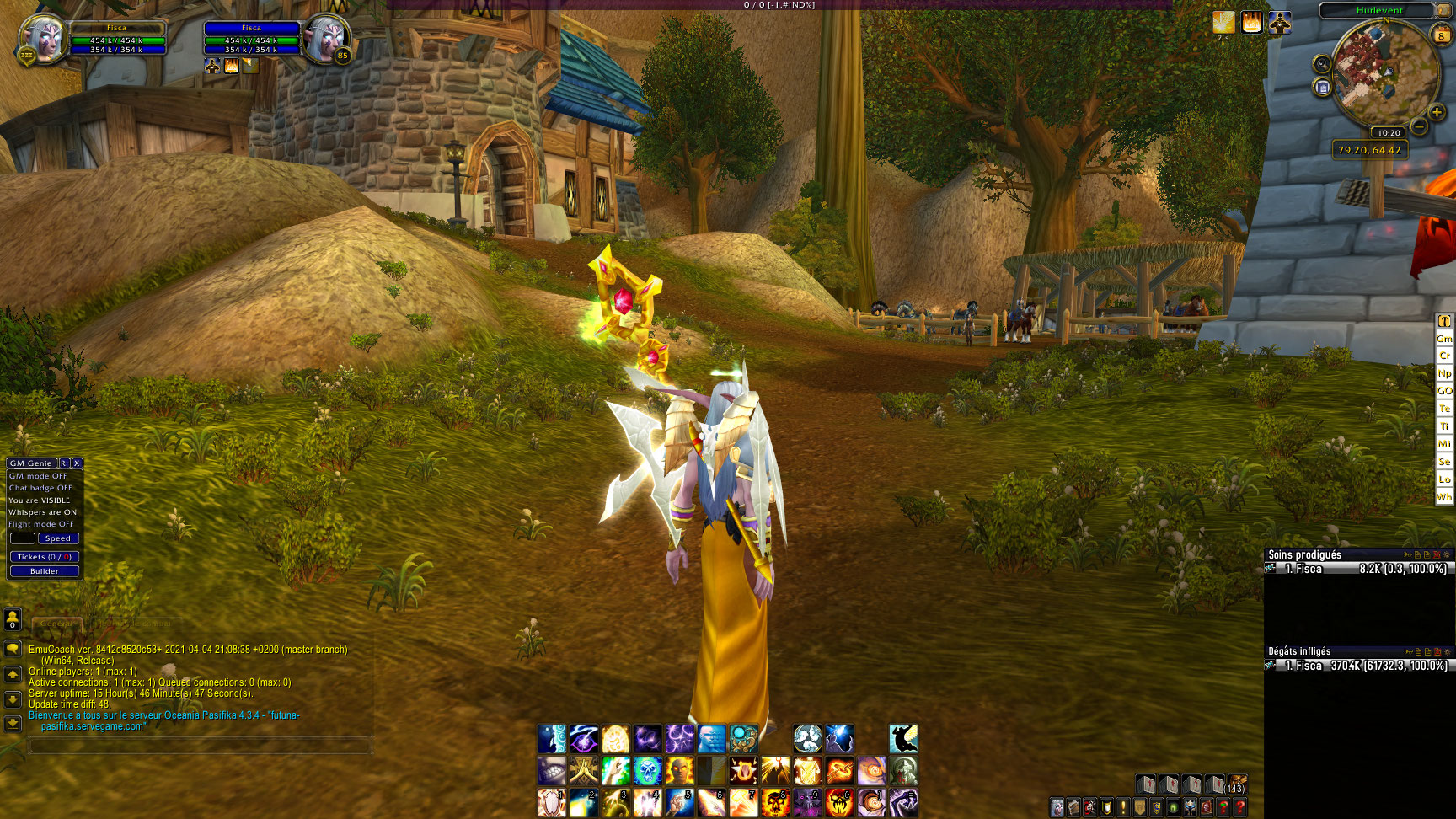Activate the shield ability on hotkey 1

point(551,803)
